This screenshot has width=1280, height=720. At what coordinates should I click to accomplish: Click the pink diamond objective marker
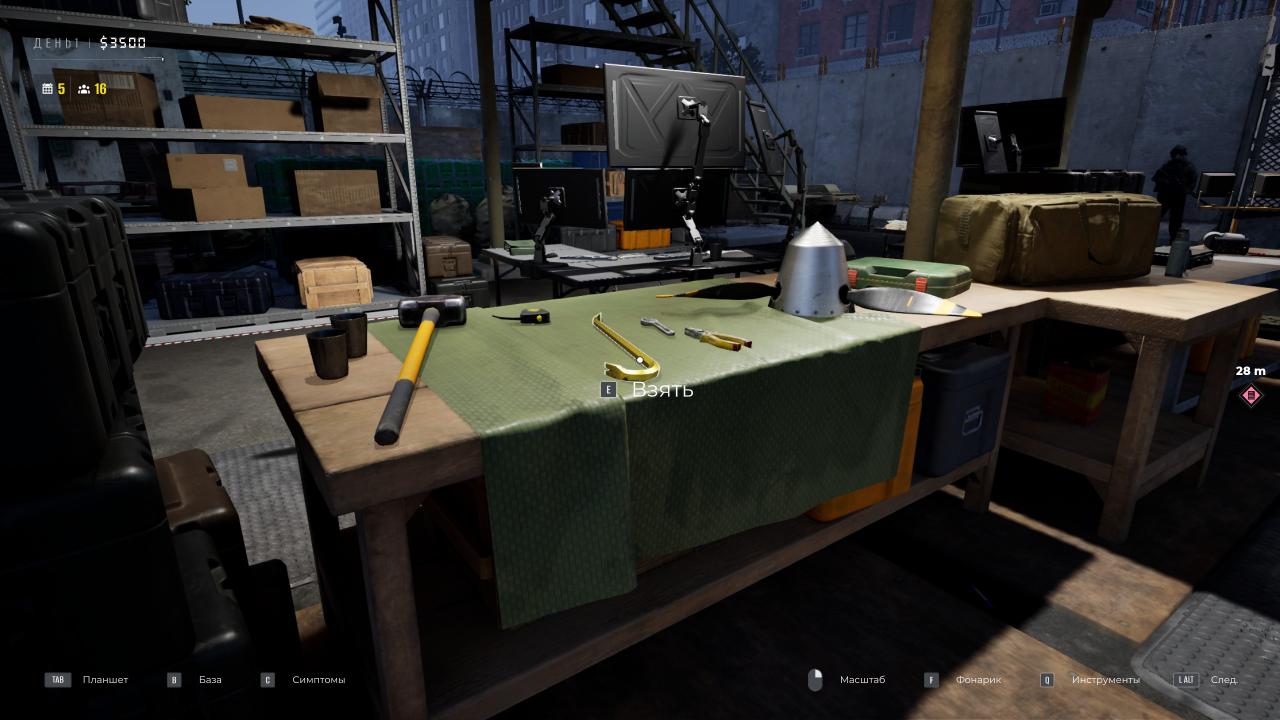pyautogui.click(x=1250, y=395)
